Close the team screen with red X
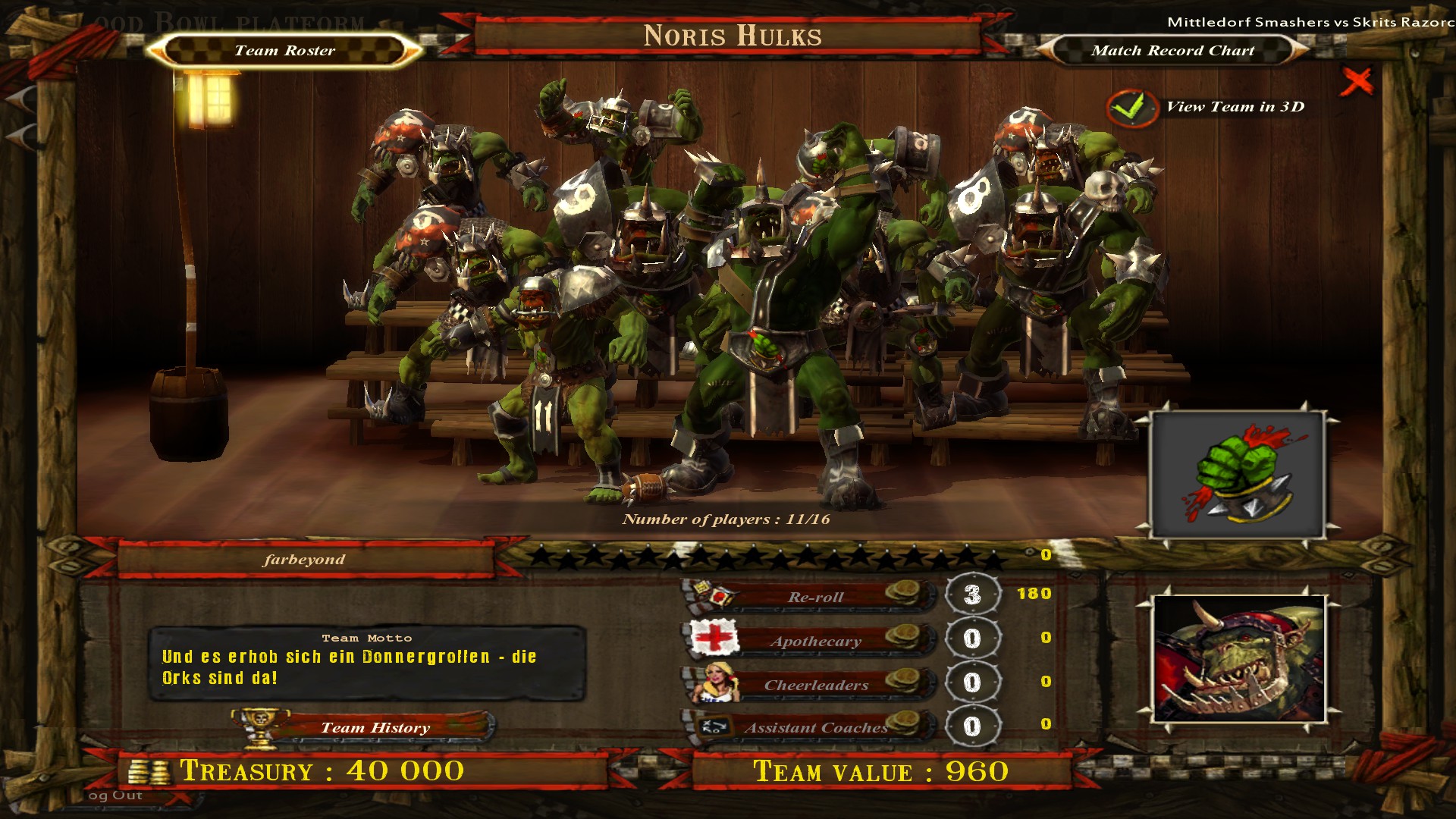 coord(1356,81)
